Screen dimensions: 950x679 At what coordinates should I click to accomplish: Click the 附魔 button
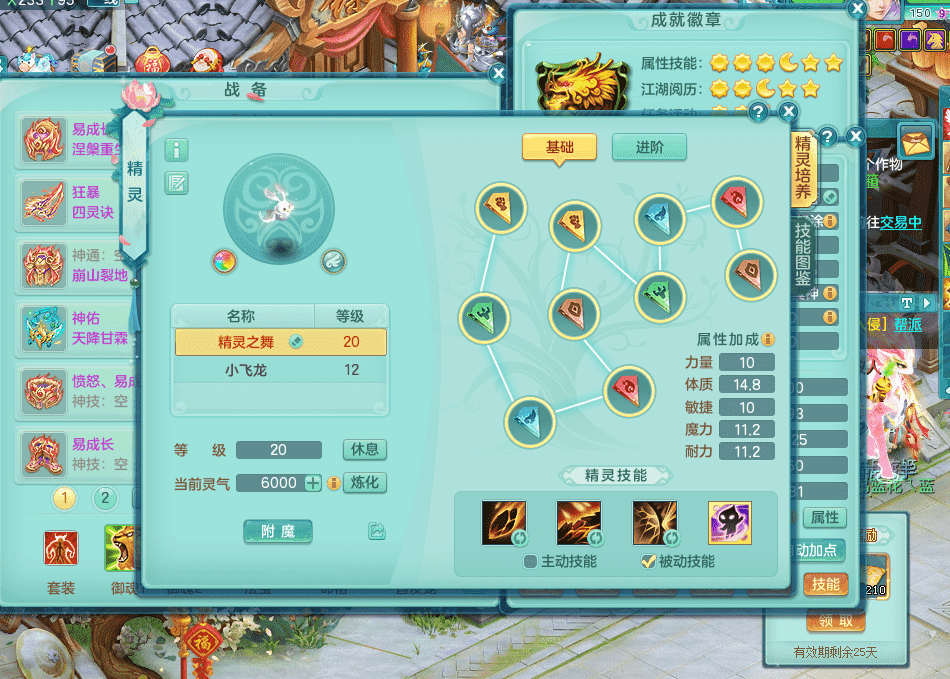[278, 532]
